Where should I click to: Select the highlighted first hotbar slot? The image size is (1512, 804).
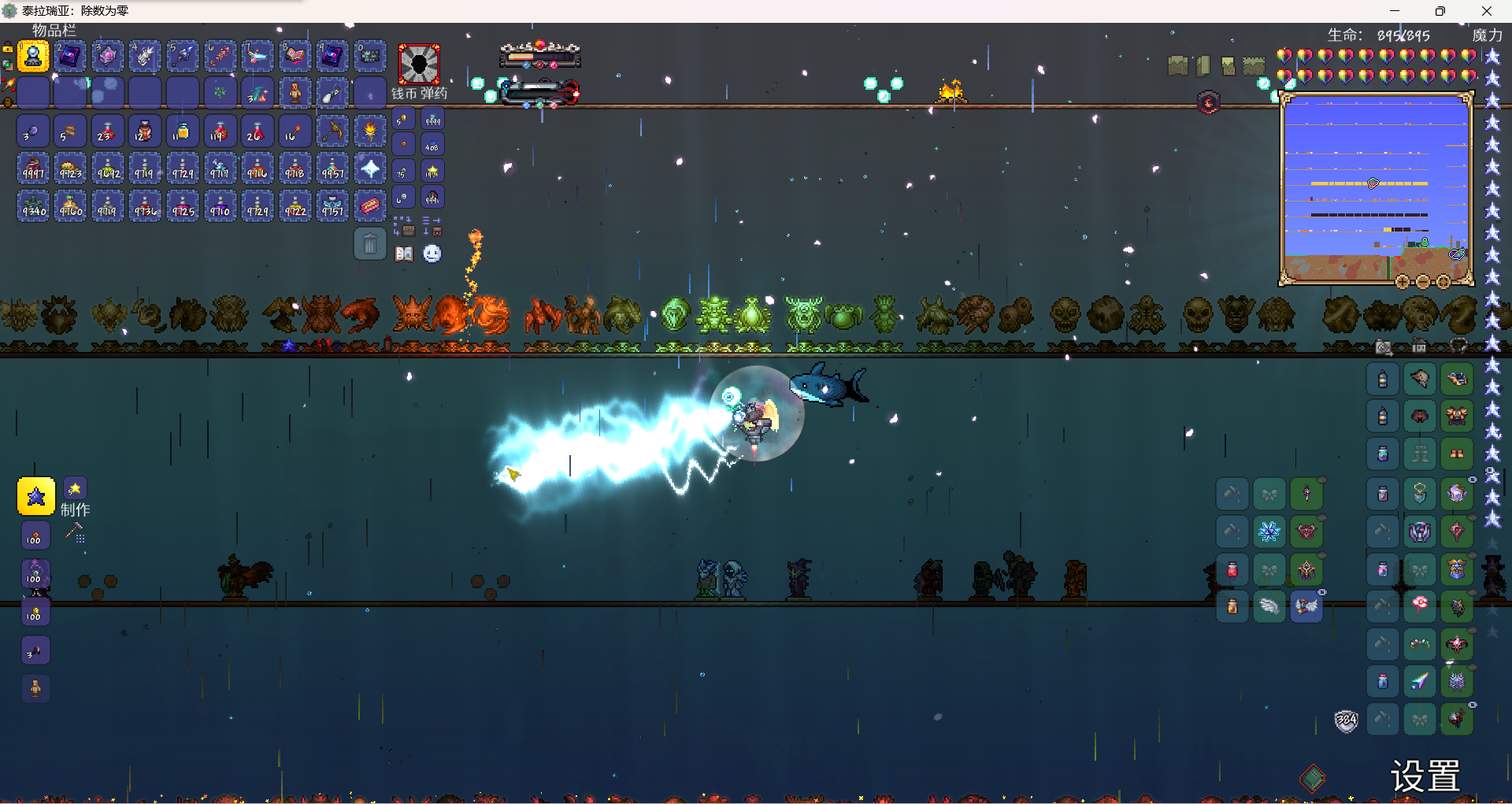tap(33, 57)
